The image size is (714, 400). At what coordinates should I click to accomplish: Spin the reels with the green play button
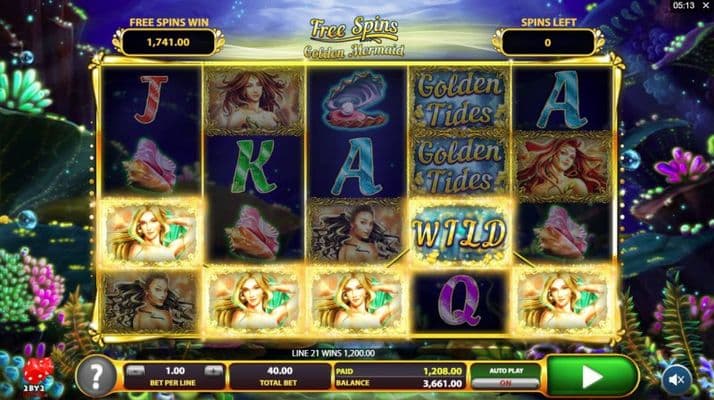[x=592, y=377]
